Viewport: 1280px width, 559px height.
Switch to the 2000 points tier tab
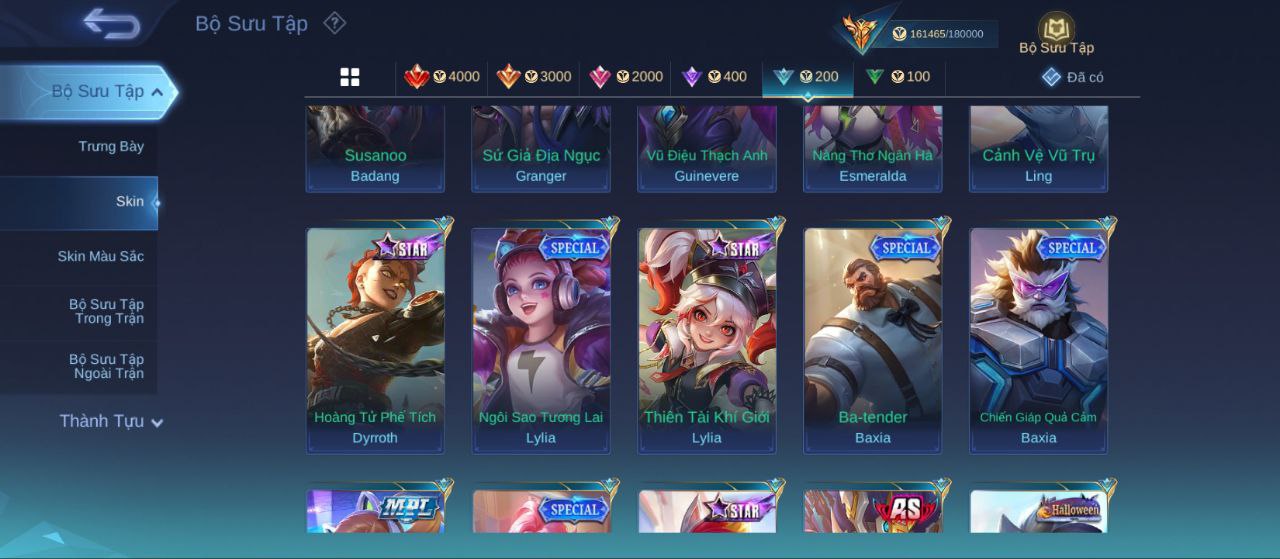626,77
